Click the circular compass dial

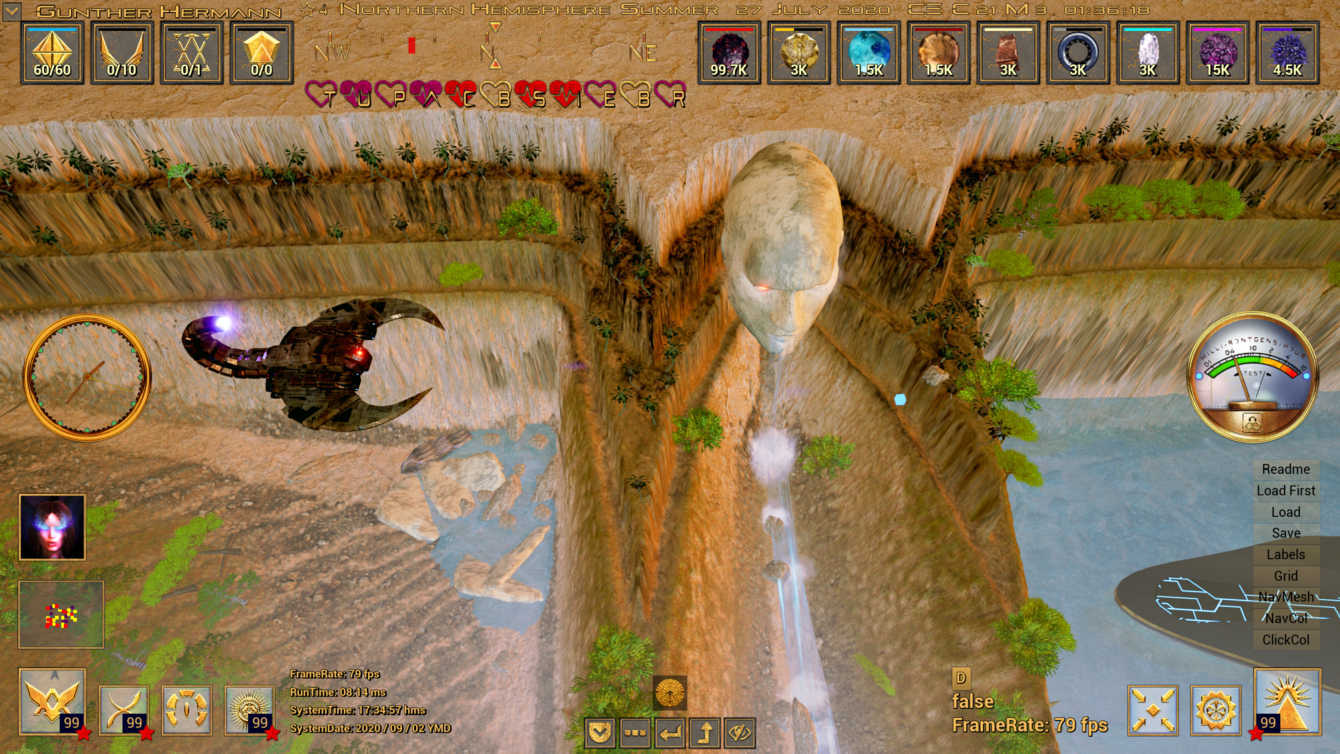(87, 377)
